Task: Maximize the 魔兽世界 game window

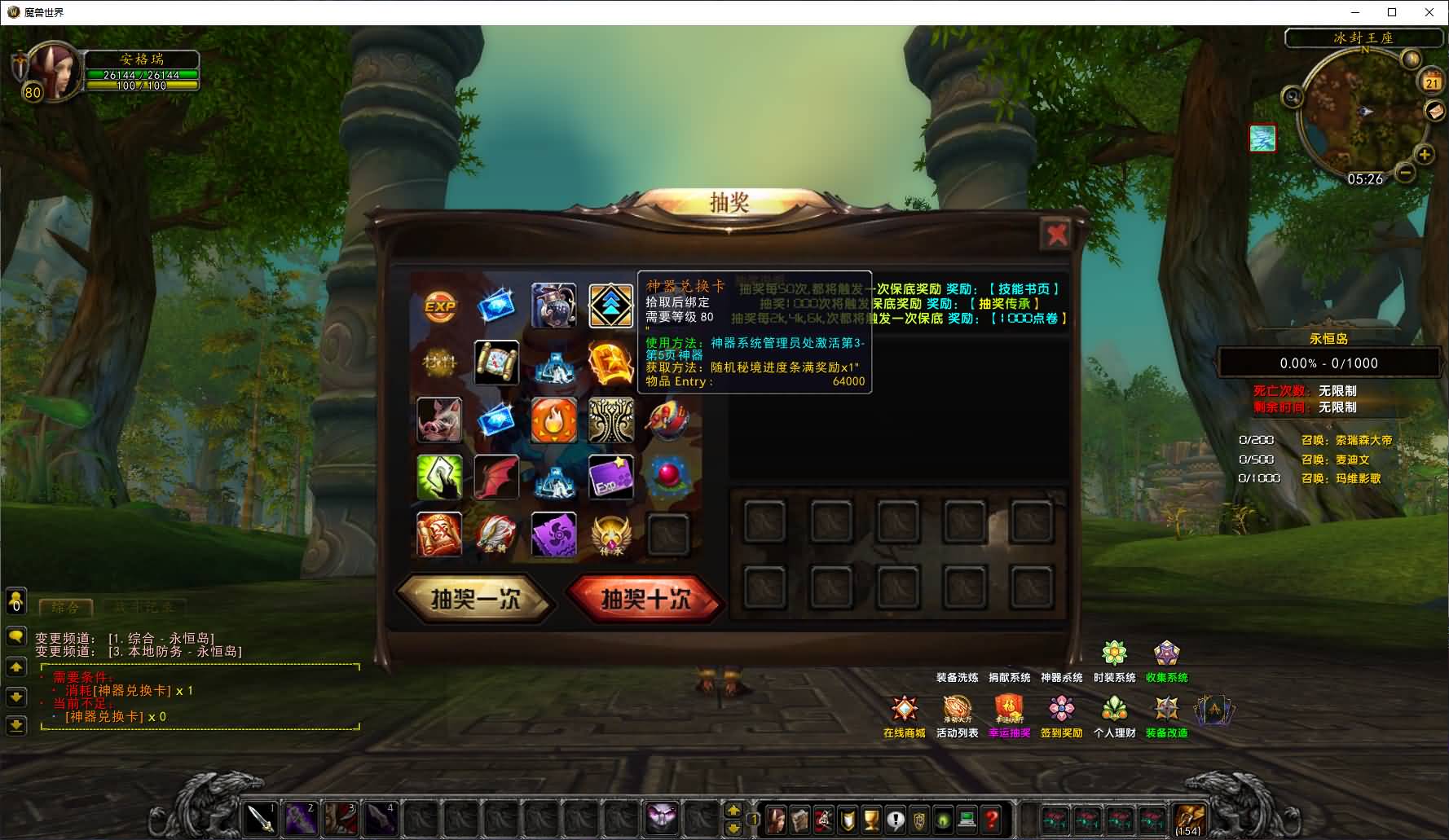Action: click(x=1392, y=12)
